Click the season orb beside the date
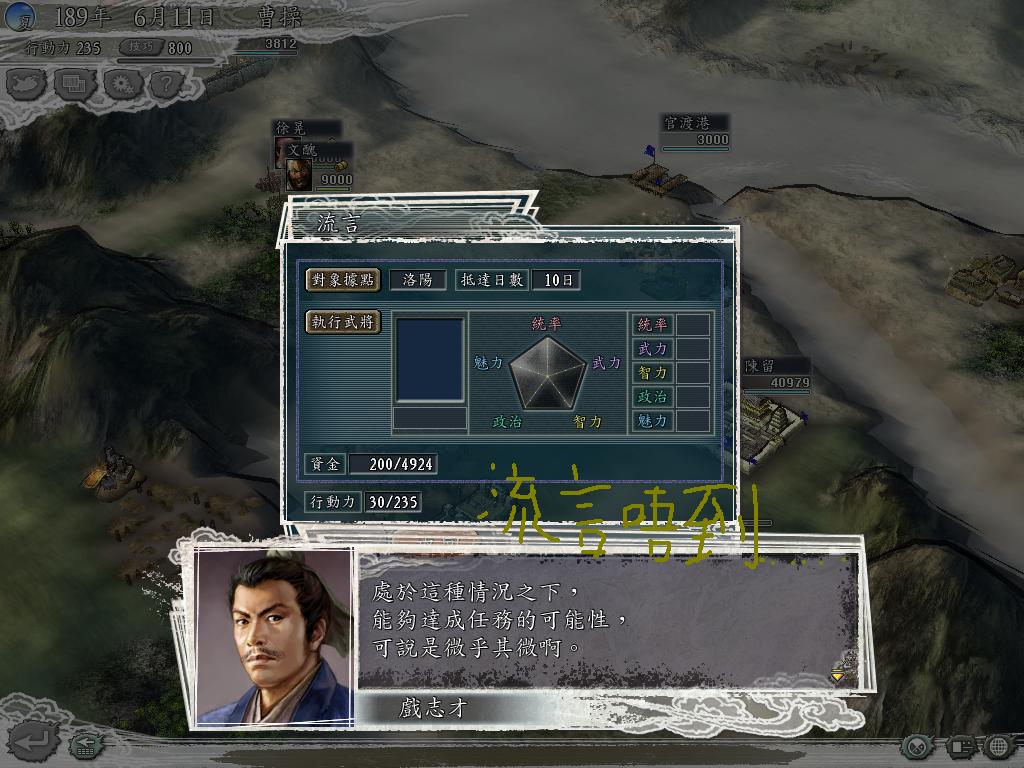The image size is (1024, 768). coord(20,17)
